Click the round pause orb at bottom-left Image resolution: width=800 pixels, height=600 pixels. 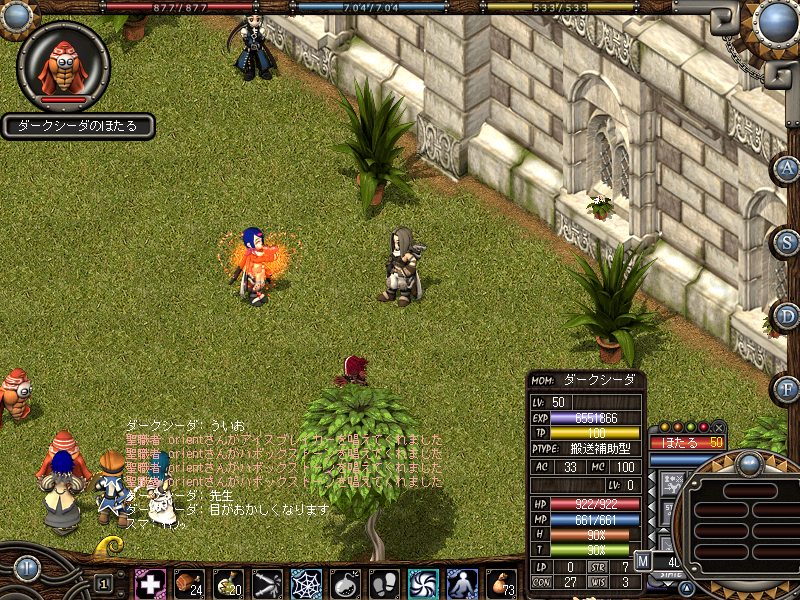click(x=26, y=569)
